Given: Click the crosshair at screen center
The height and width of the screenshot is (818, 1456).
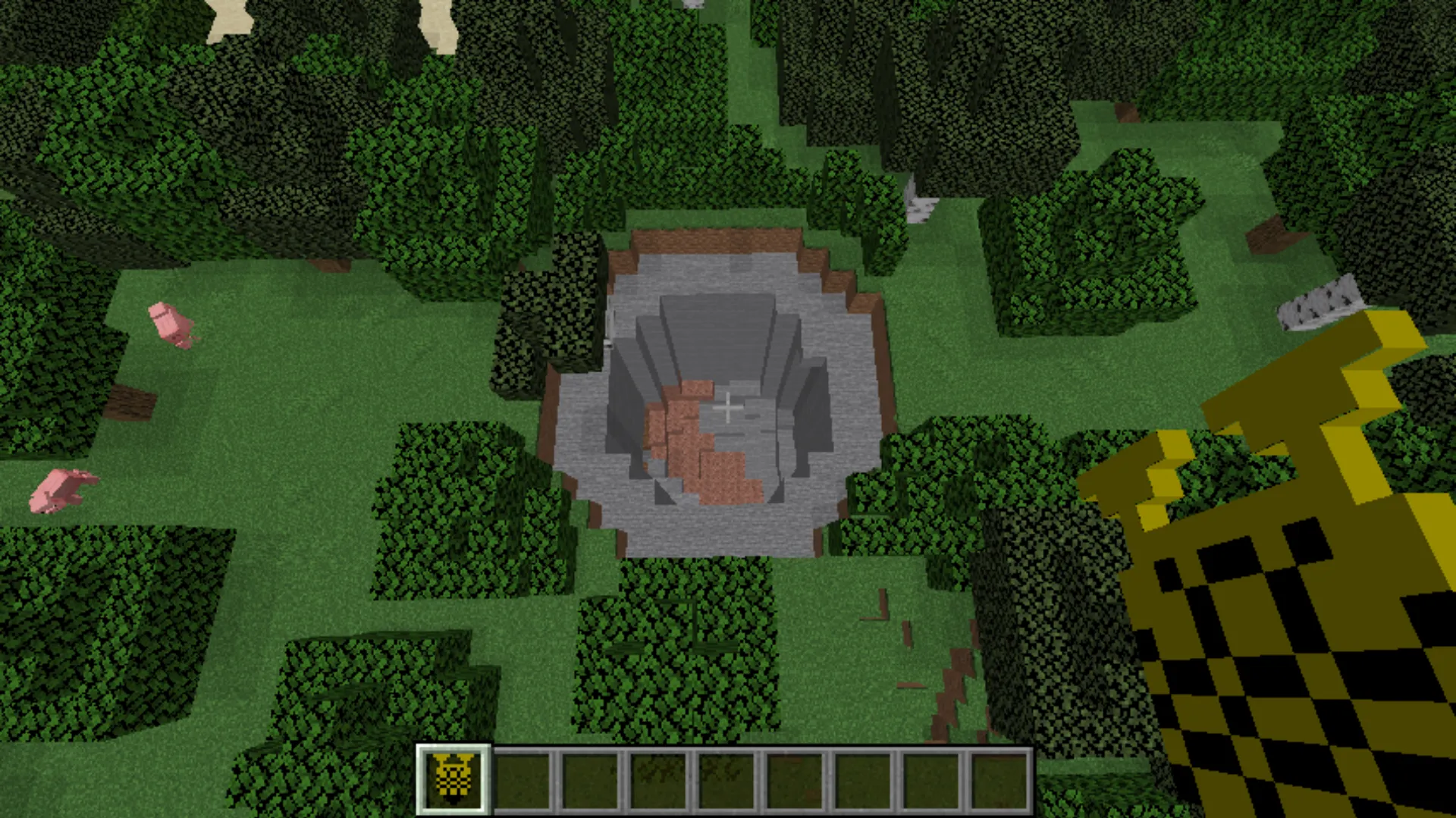Looking at the screenshot, I should pyautogui.click(x=728, y=409).
